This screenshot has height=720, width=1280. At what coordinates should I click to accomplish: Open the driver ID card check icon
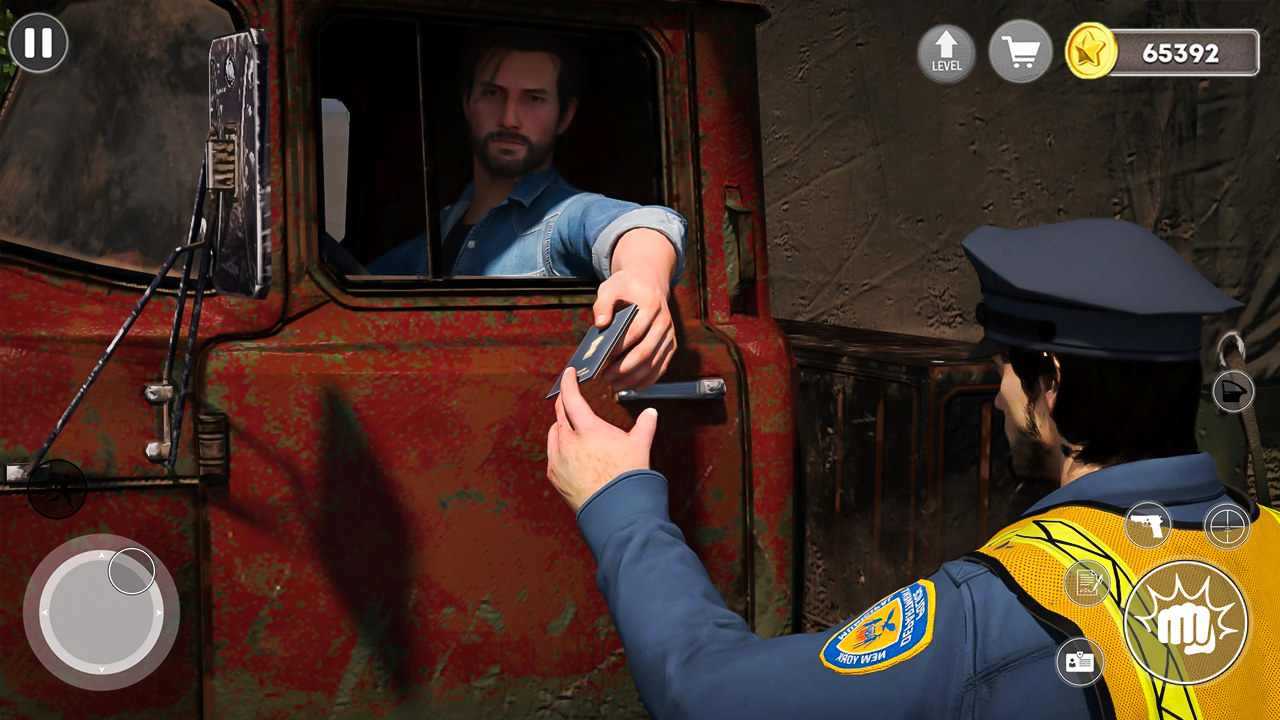(x=1080, y=660)
